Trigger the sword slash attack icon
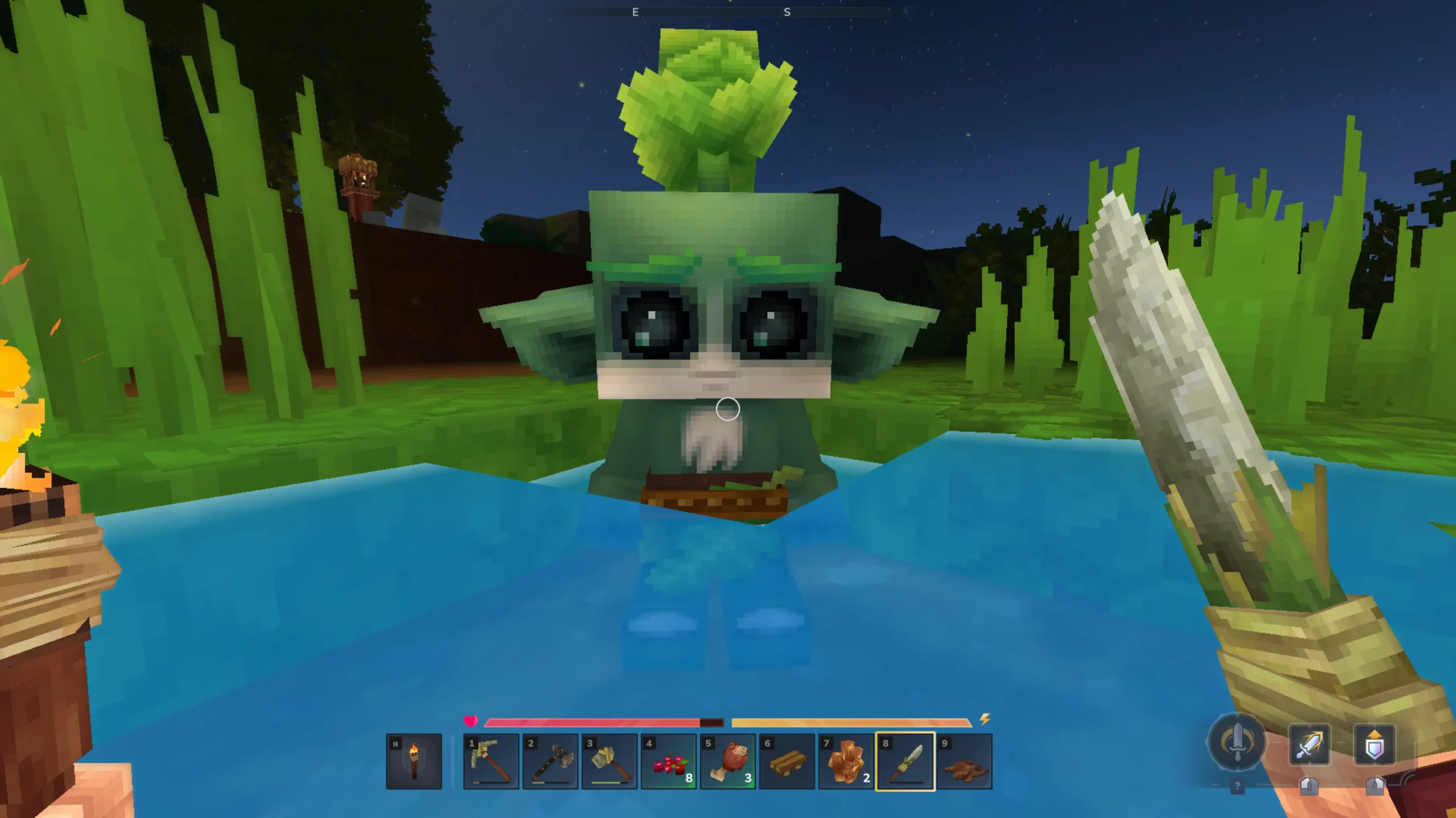The height and width of the screenshot is (818, 1456). [x=1309, y=745]
